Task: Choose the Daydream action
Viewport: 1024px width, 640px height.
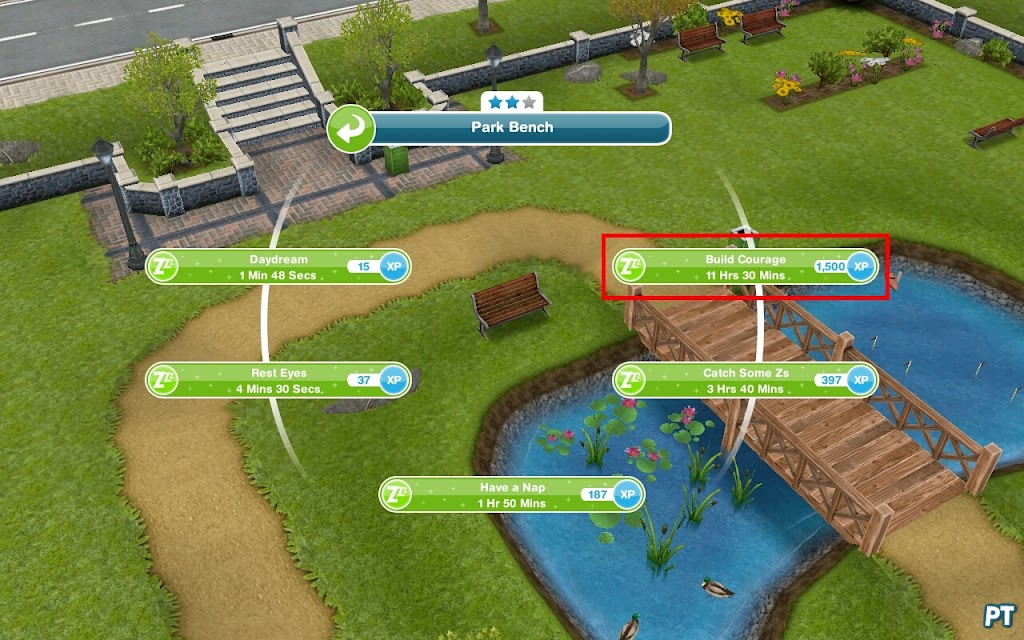Action: click(x=278, y=267)
